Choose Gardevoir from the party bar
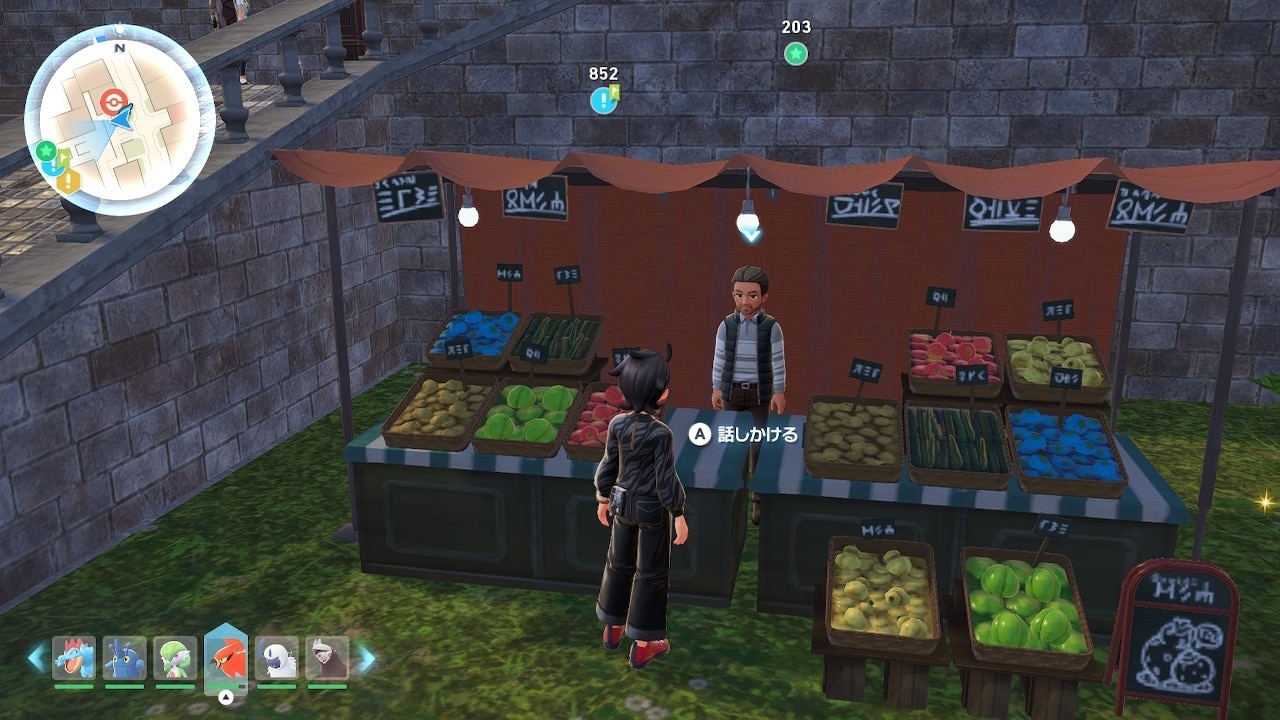Image resolution: width=1280 pixels, height=720 pixels. (175, 658)
